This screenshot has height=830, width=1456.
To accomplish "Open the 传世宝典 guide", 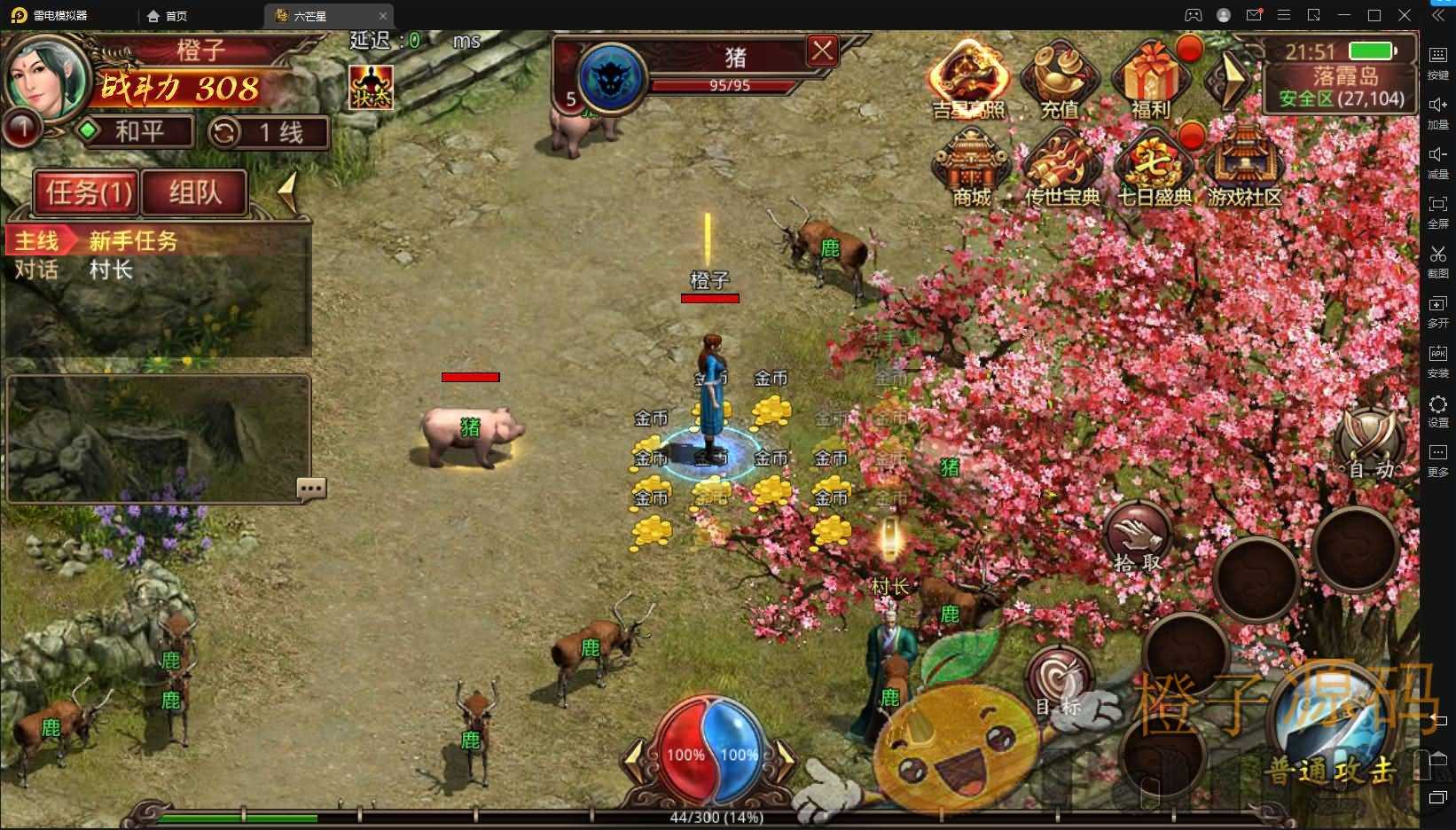I will 1062,168.
